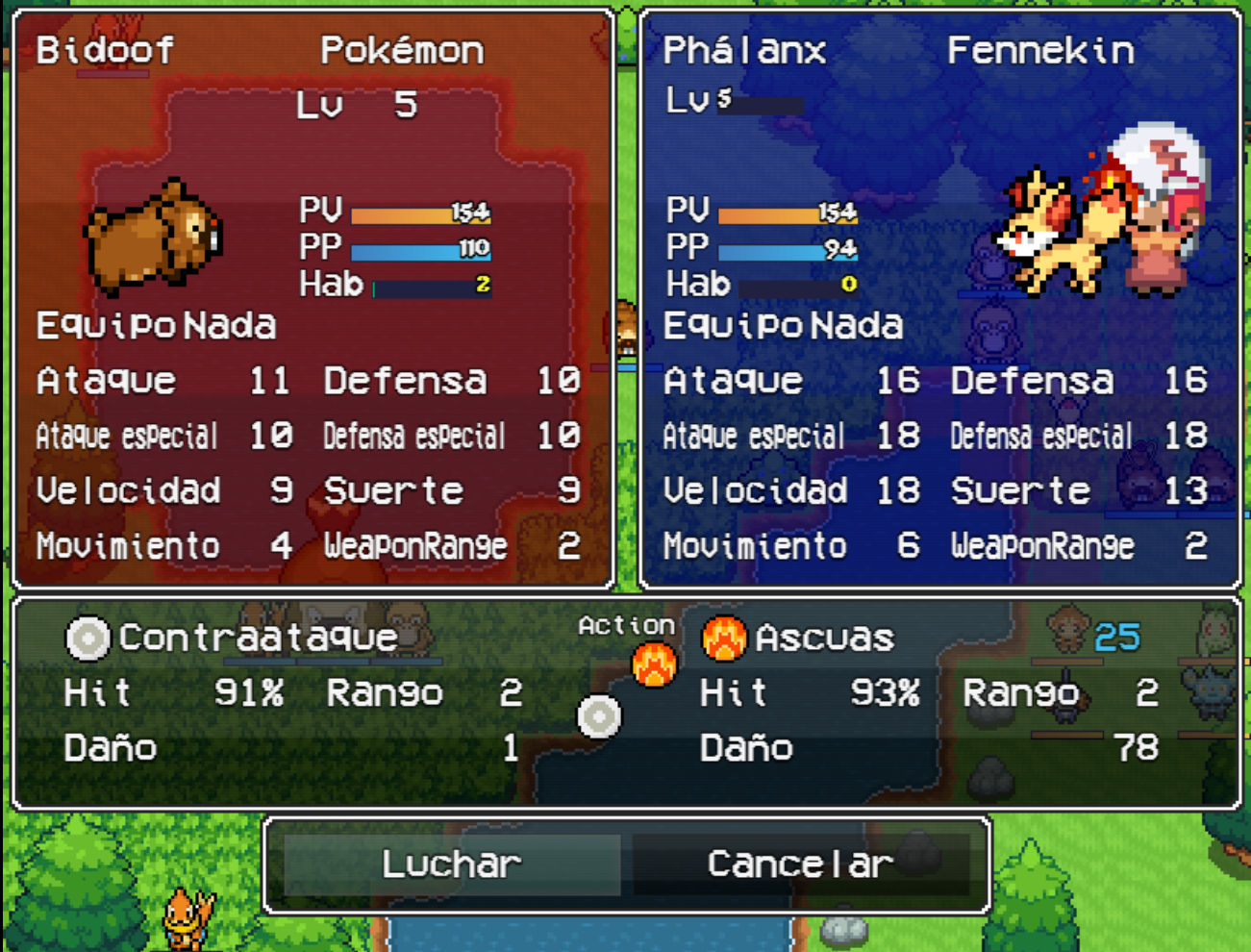Screen dimensions: 1251x952
Task: Confirm the attack with Luchar
Action: [x=451, y=864]
